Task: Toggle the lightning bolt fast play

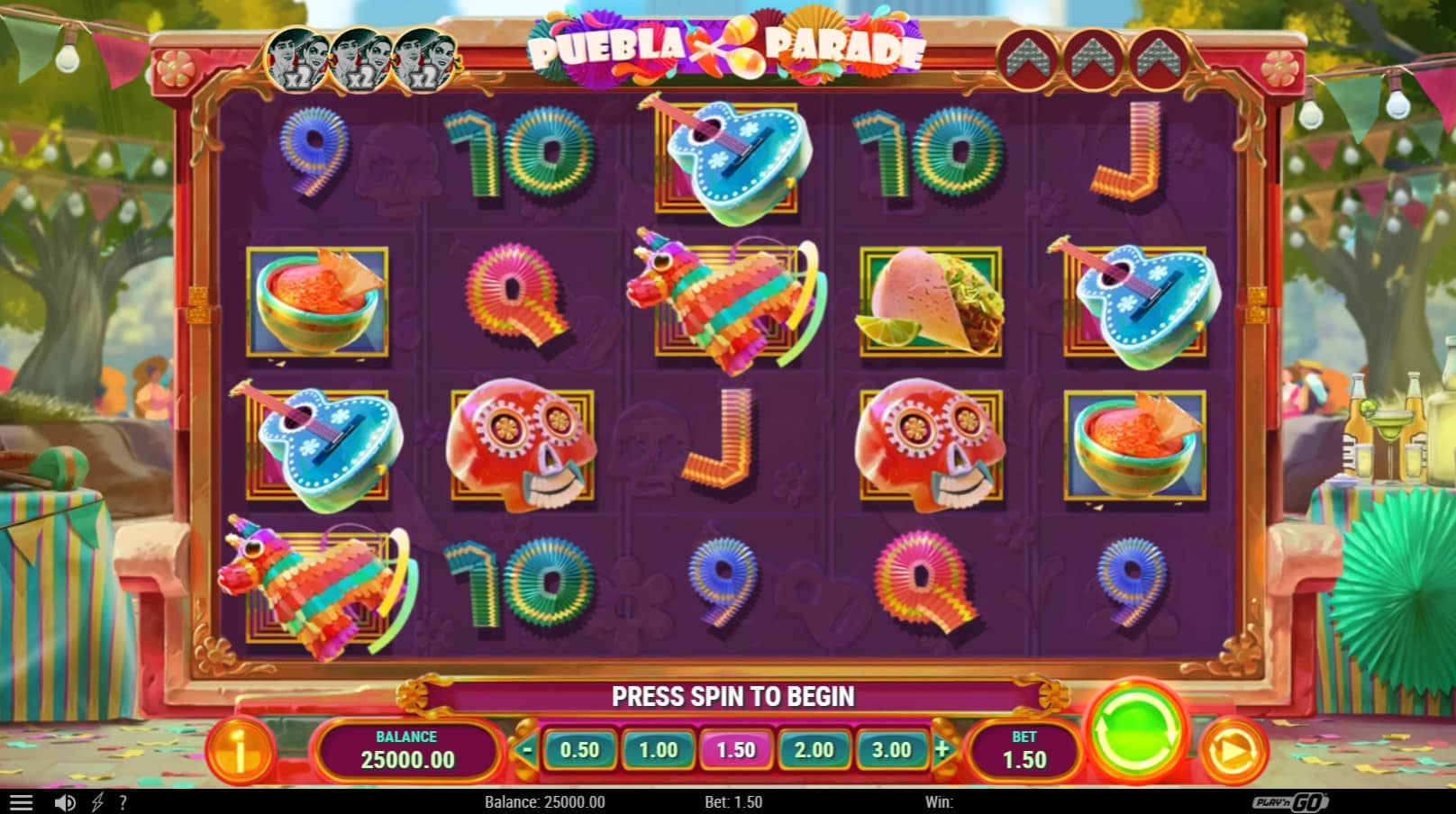Action: [x=97, y=802]
